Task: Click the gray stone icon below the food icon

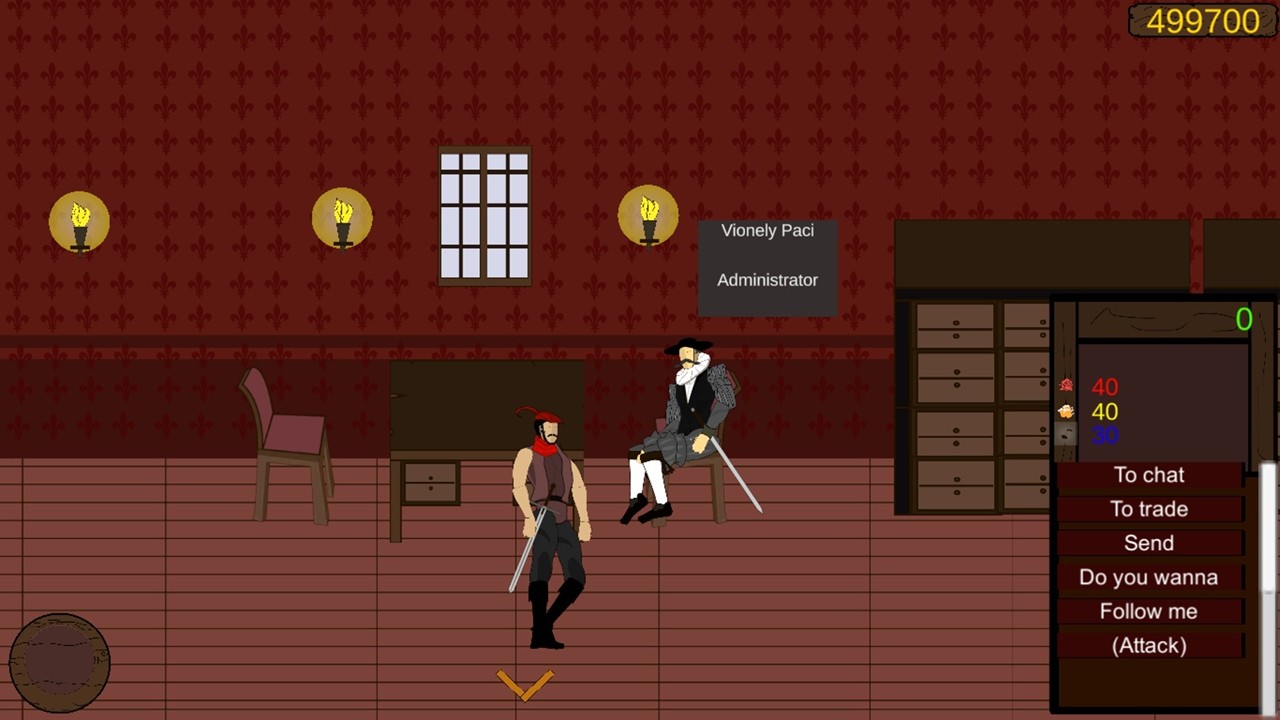Action: pos(1063,435)
